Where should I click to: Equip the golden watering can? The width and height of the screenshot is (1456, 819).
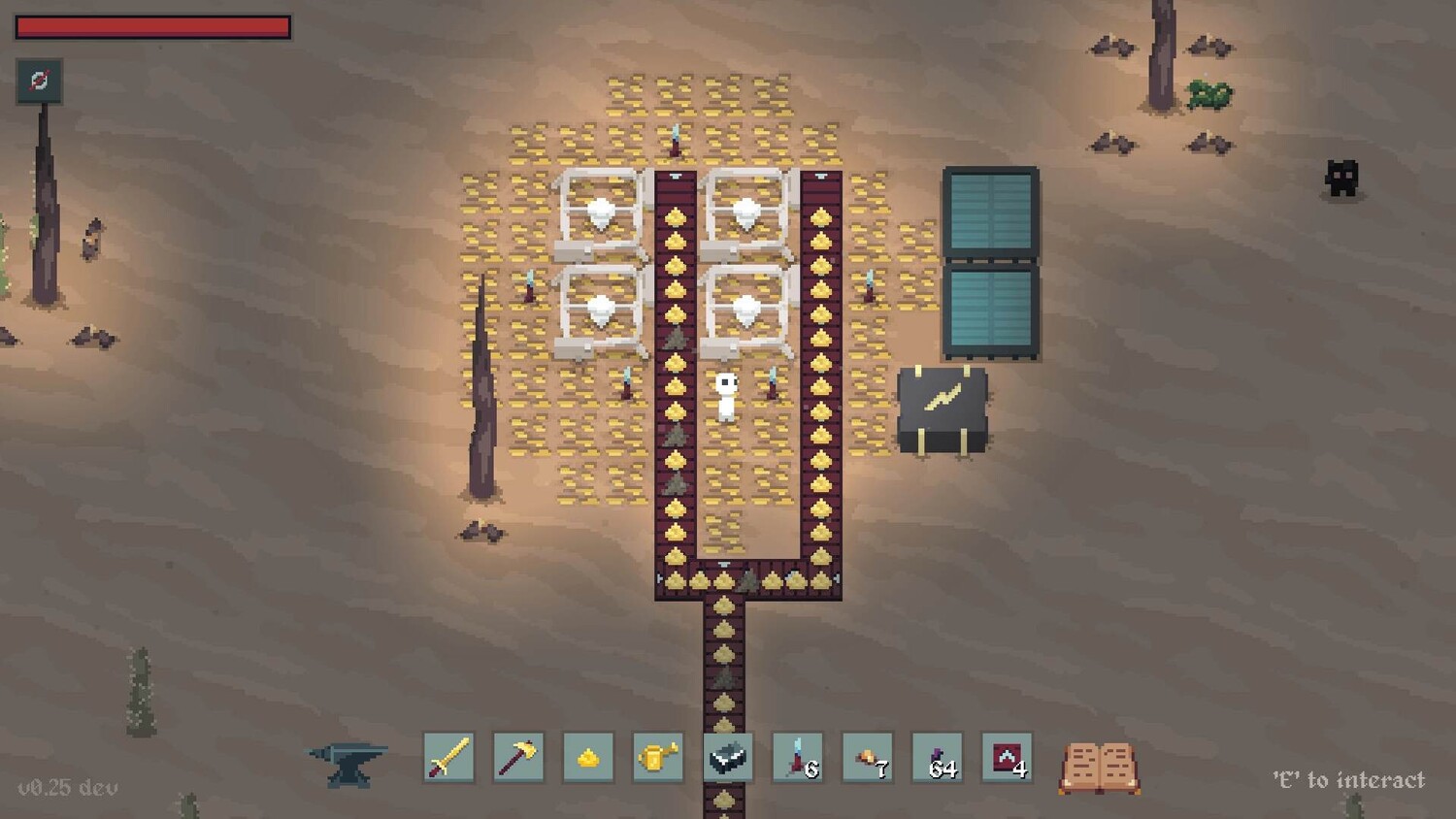tap(658, 758)
